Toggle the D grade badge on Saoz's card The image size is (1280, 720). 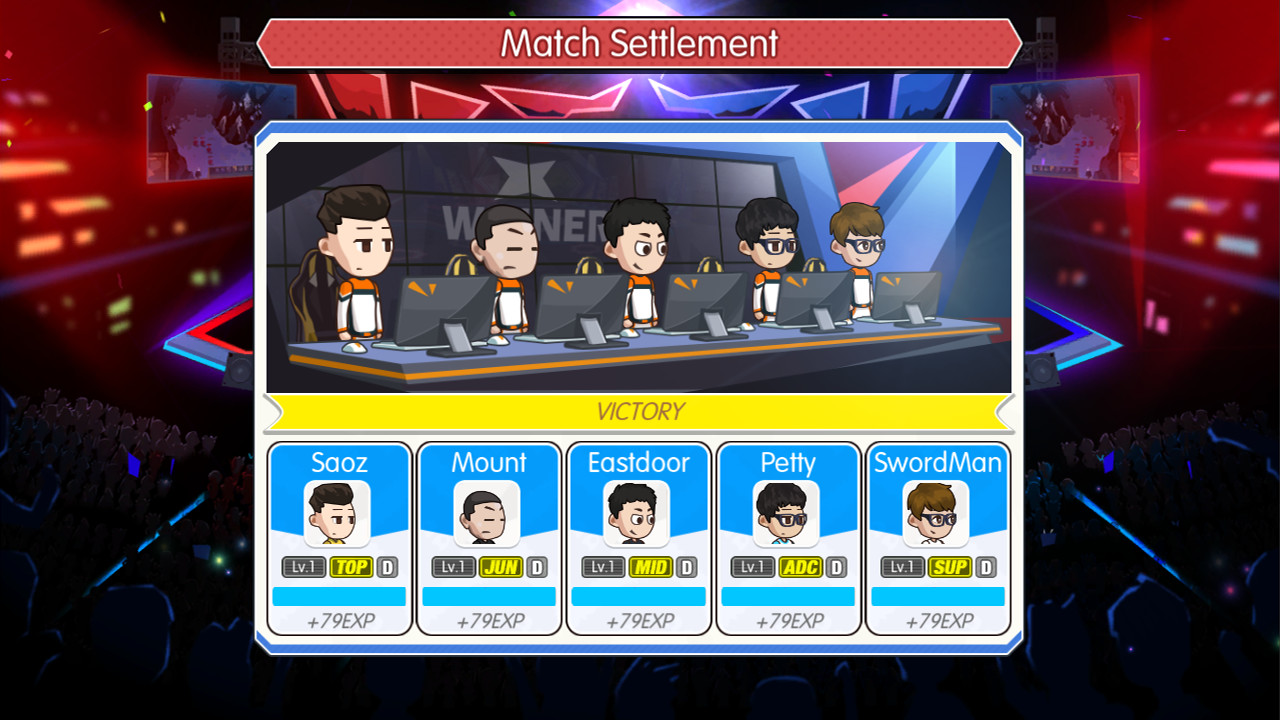tap(389, 567)
